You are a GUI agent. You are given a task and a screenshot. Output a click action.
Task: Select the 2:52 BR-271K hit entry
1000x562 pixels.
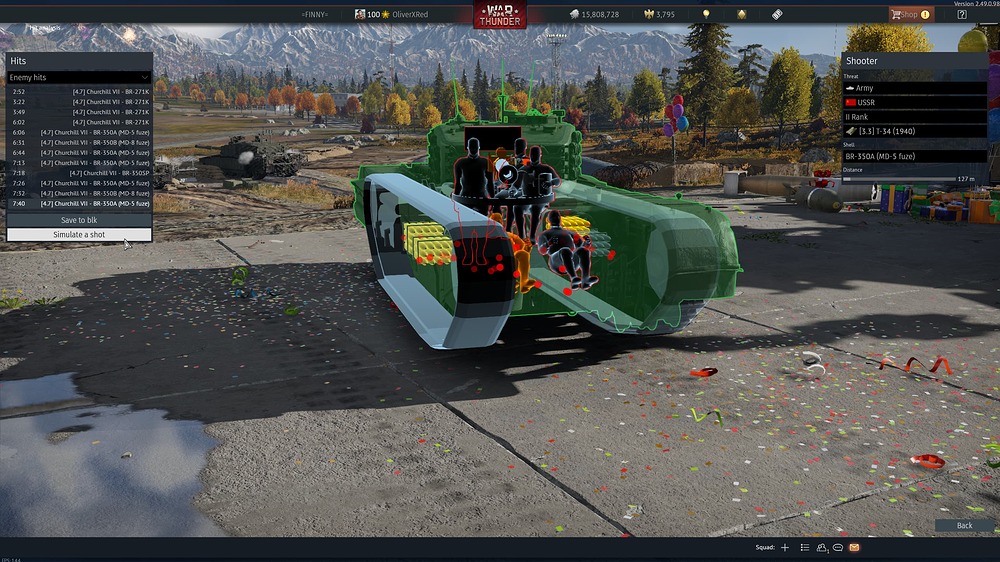tap(79, 91)
